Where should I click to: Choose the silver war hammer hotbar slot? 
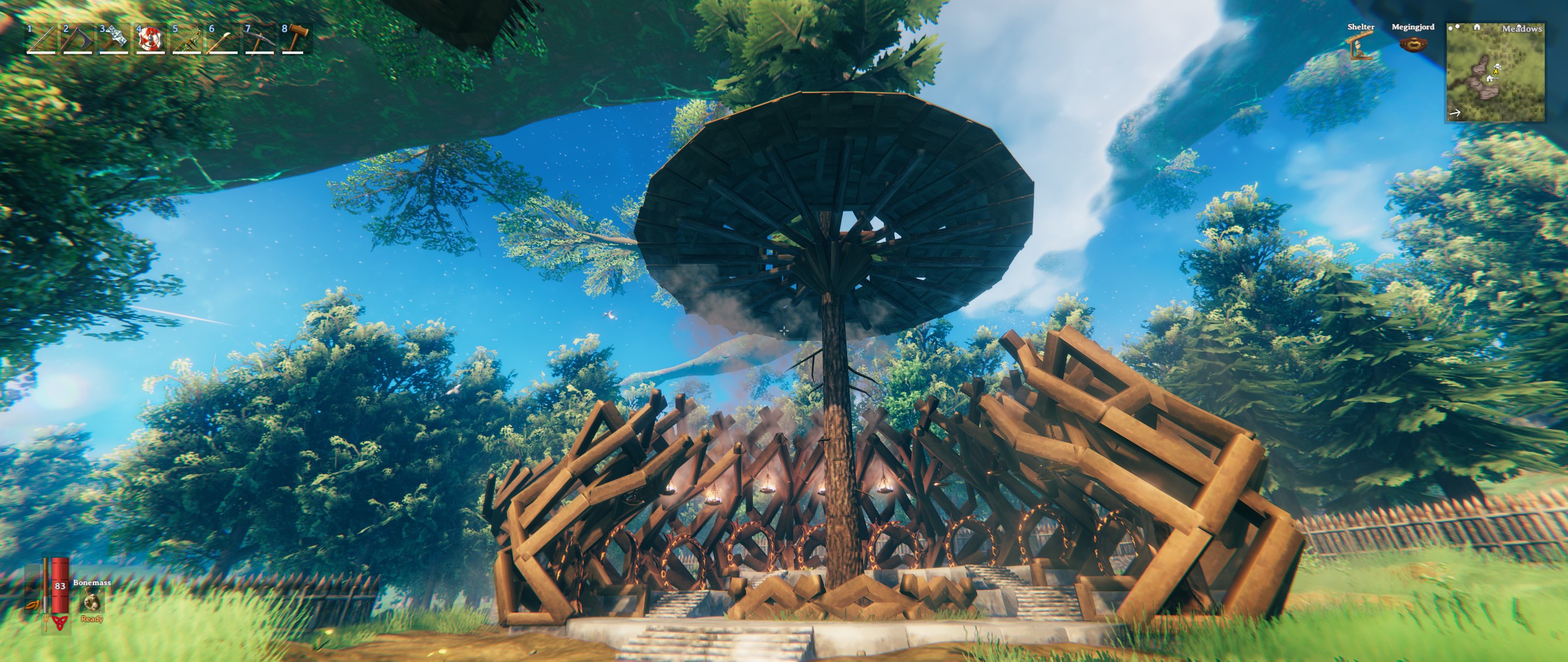(x=113, y=39)
